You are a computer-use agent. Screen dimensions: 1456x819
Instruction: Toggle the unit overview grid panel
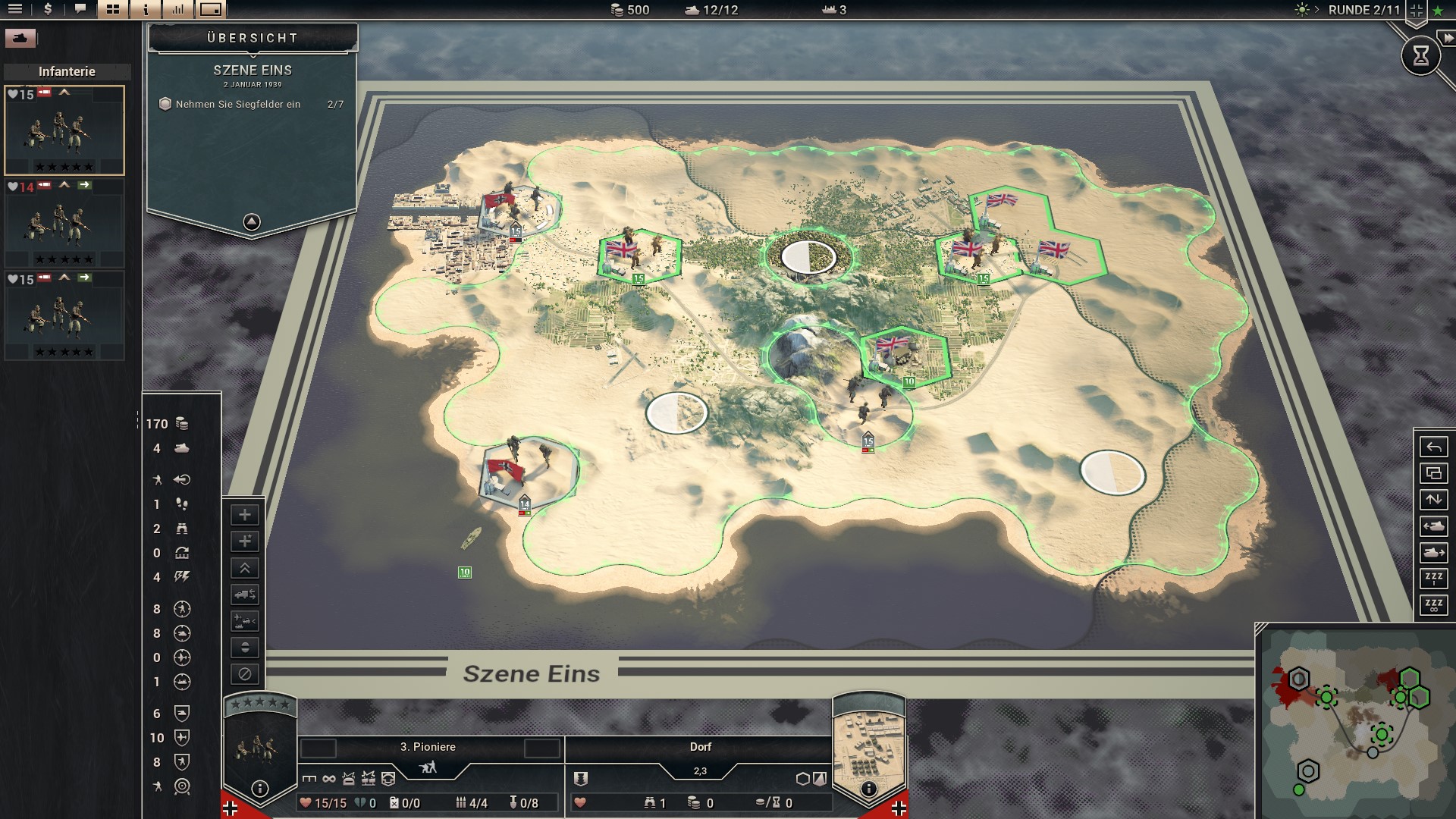coord(112,11)
